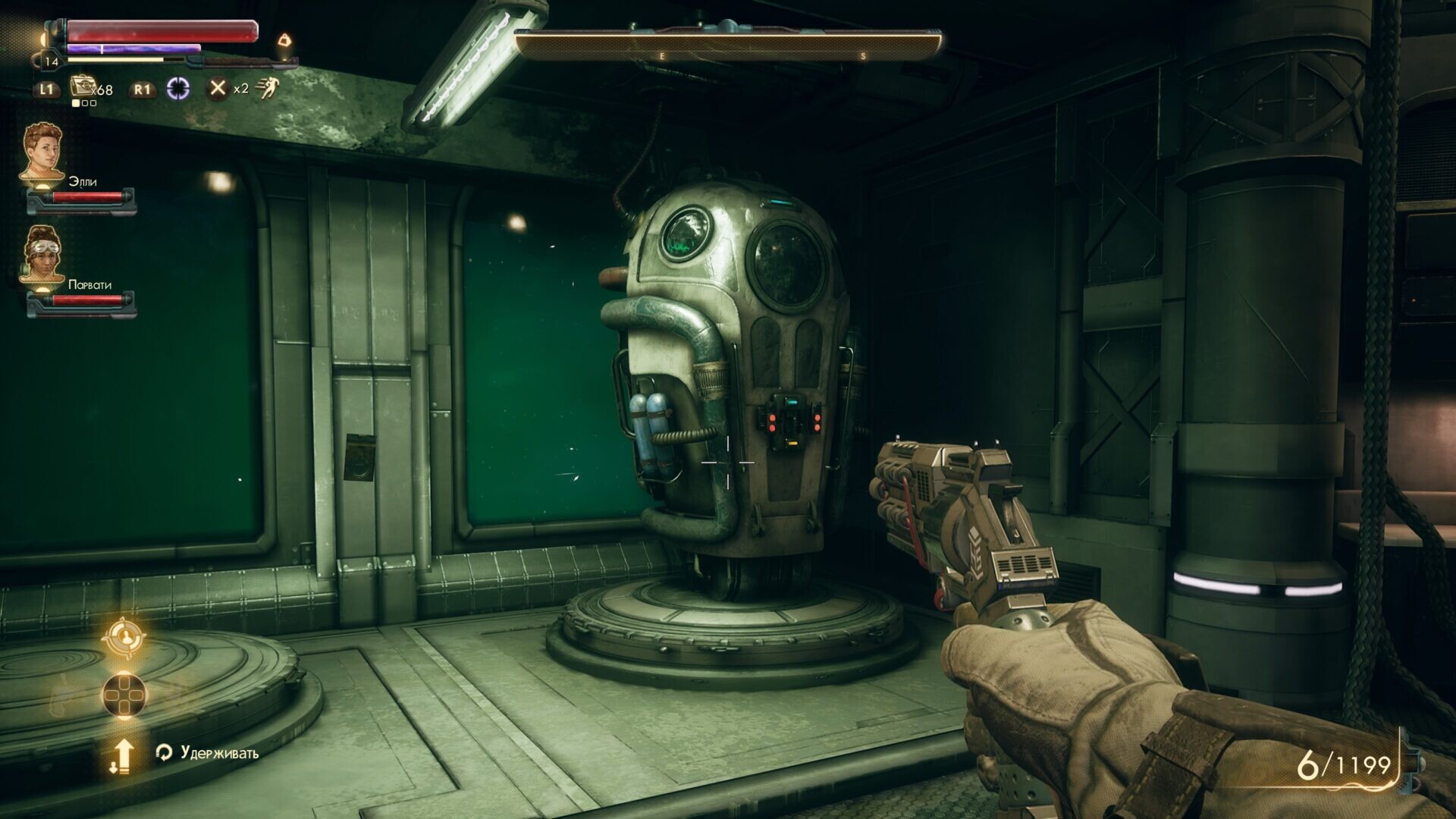Activate the purple time dilation crosshair icon
Viewport: 1456px width, 819px height.
178,89
